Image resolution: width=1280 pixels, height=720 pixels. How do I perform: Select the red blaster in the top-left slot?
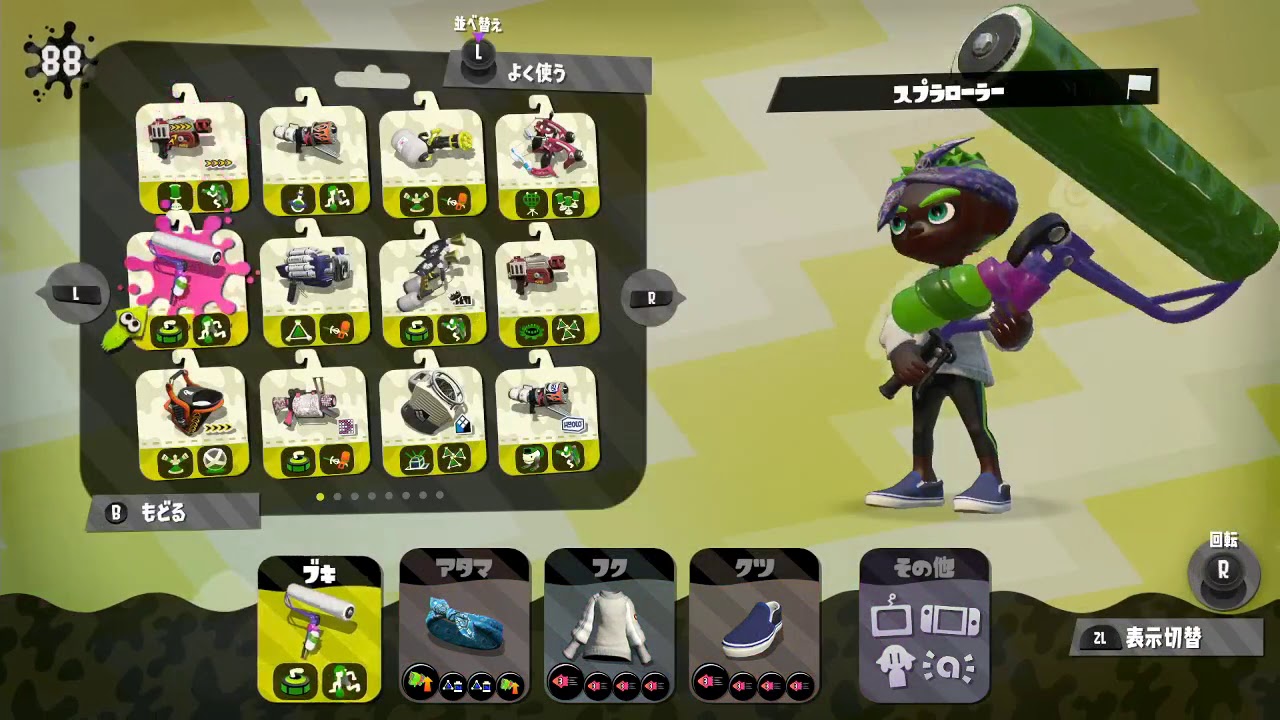tap(190, 140)
